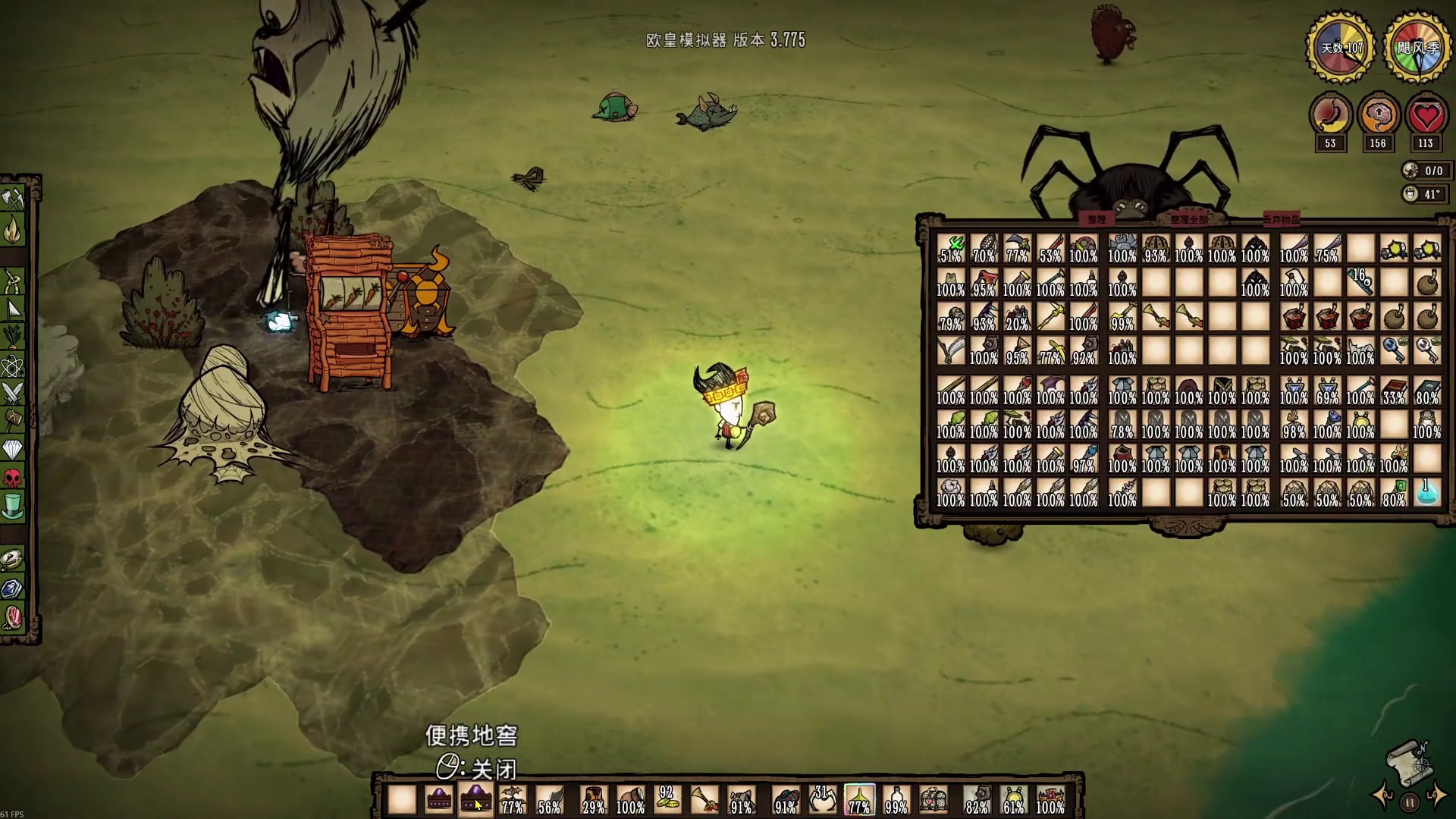
Task: Select the red book at 33%
Action: point(1393,391)
